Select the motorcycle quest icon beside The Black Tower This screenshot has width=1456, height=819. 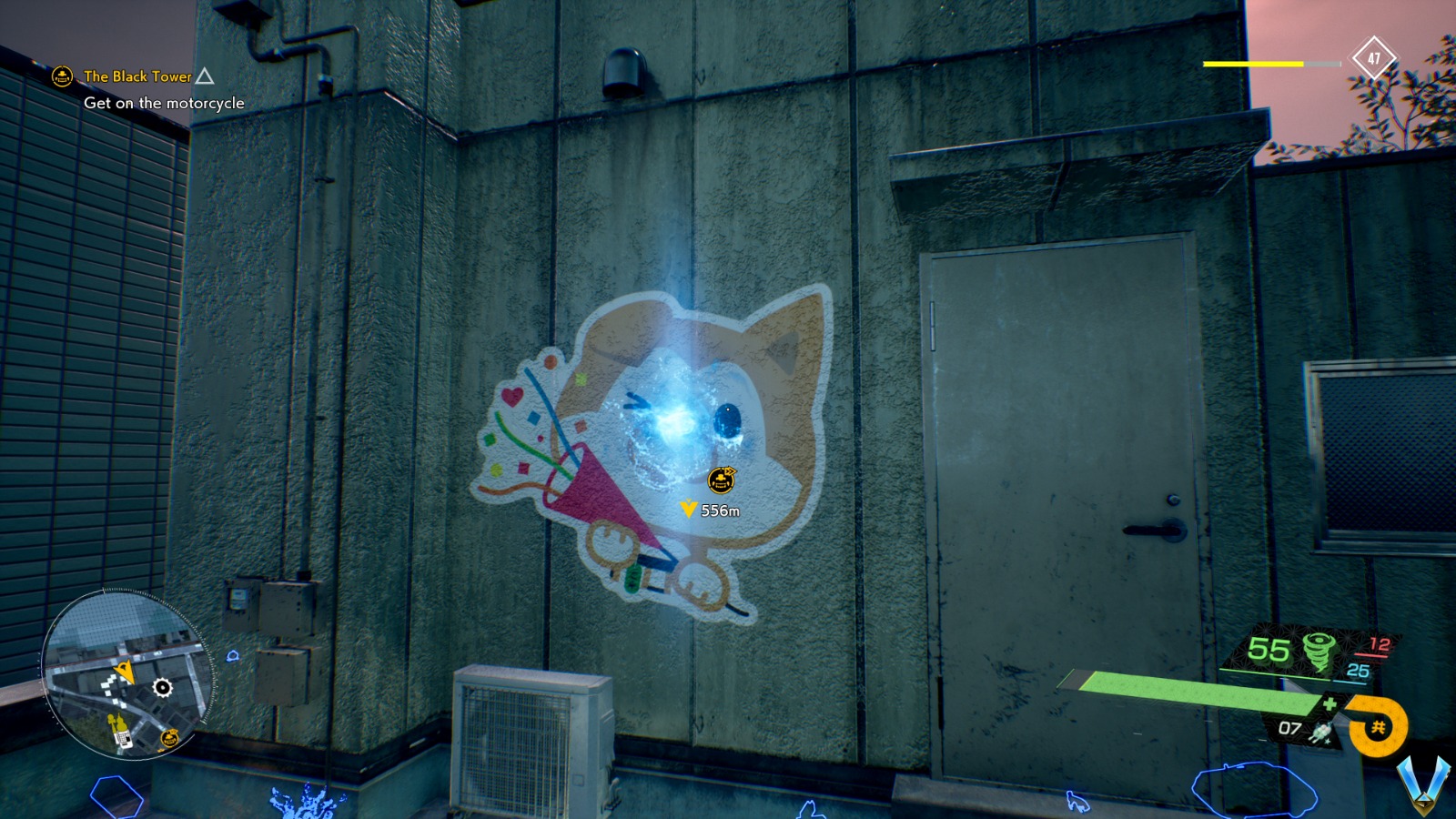click(61, 77)
